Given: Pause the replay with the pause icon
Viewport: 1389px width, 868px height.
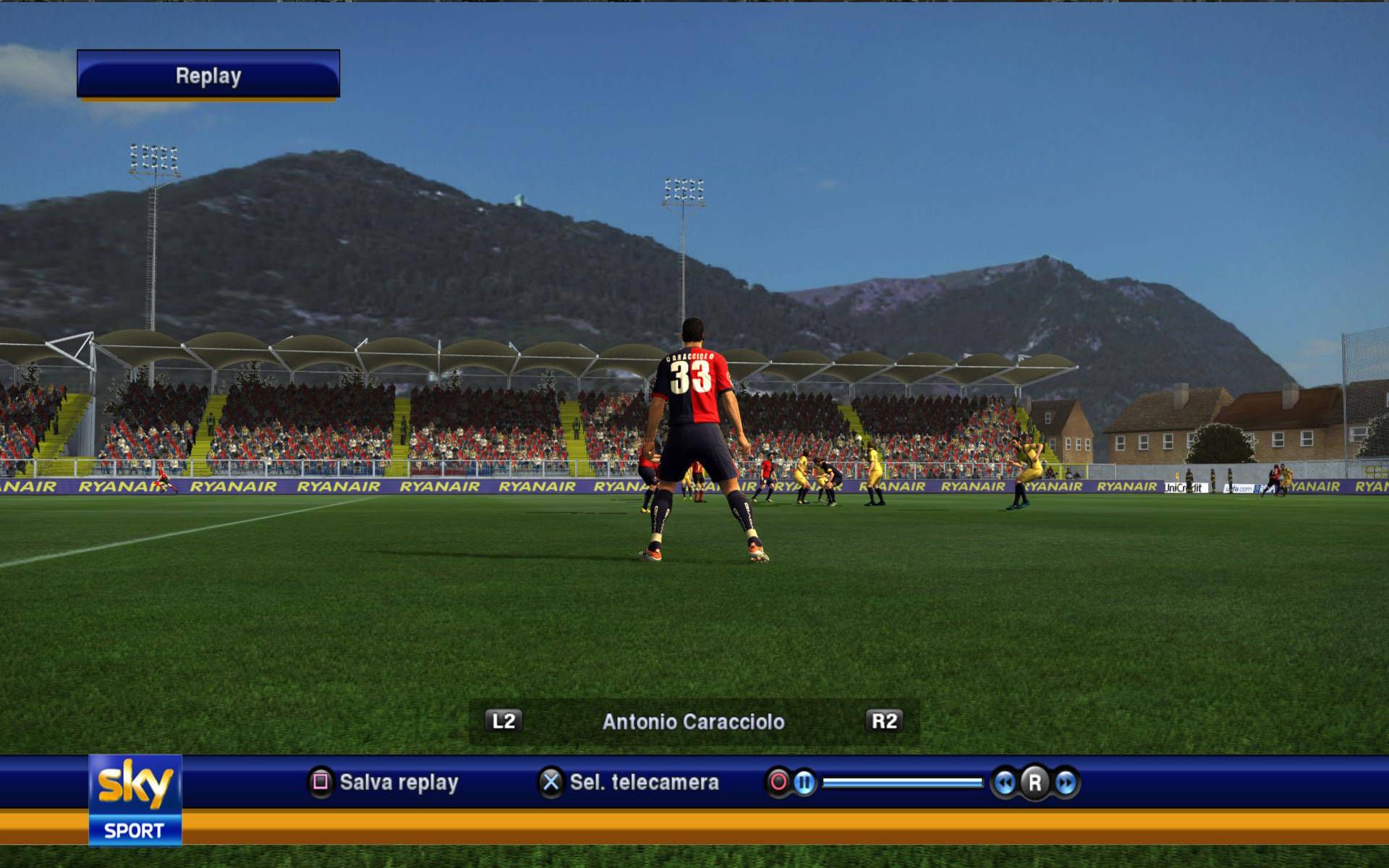Looking at the screenshot, I should (804, 782).
